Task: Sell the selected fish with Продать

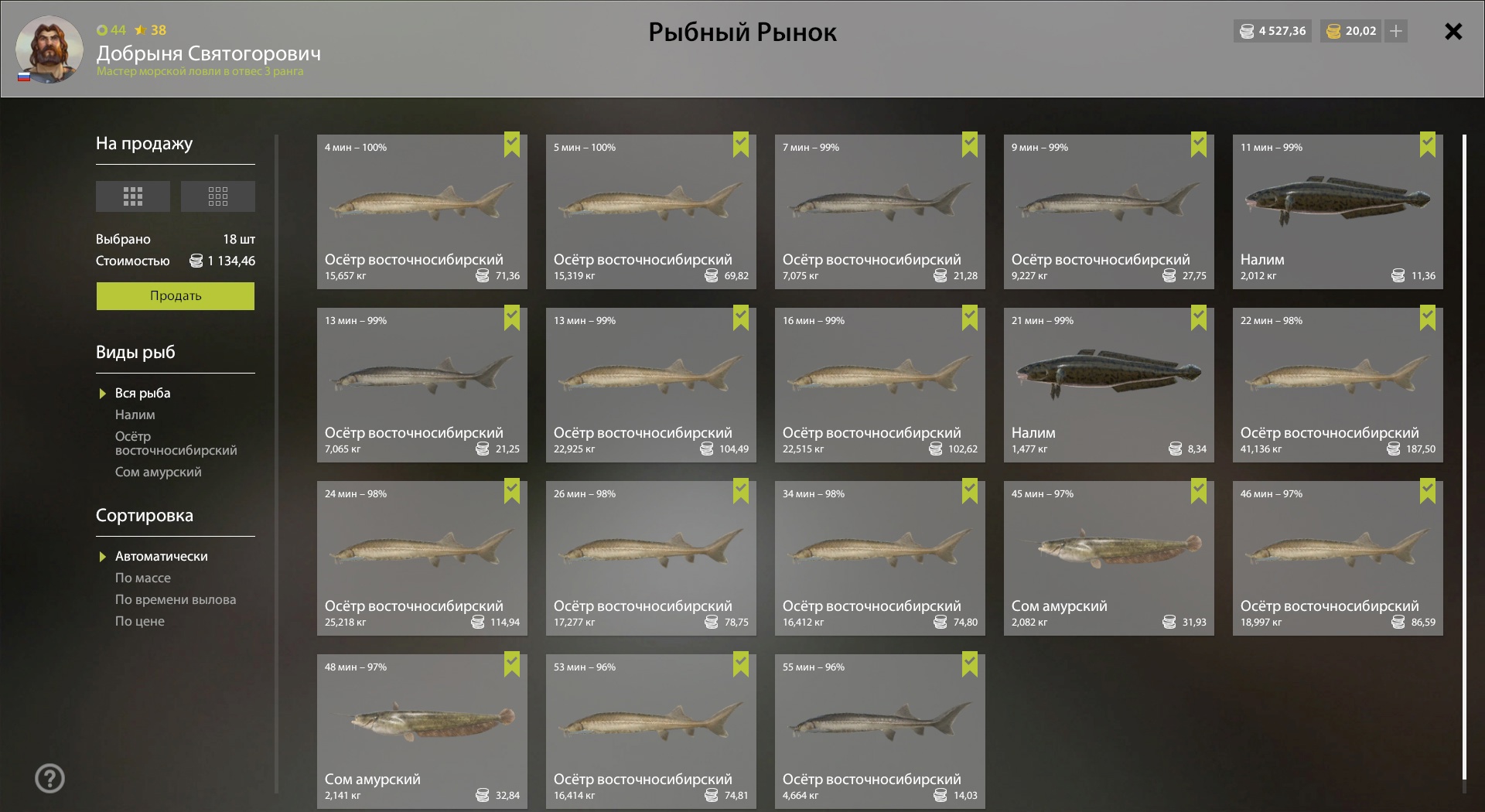Action: coord(175,295)
